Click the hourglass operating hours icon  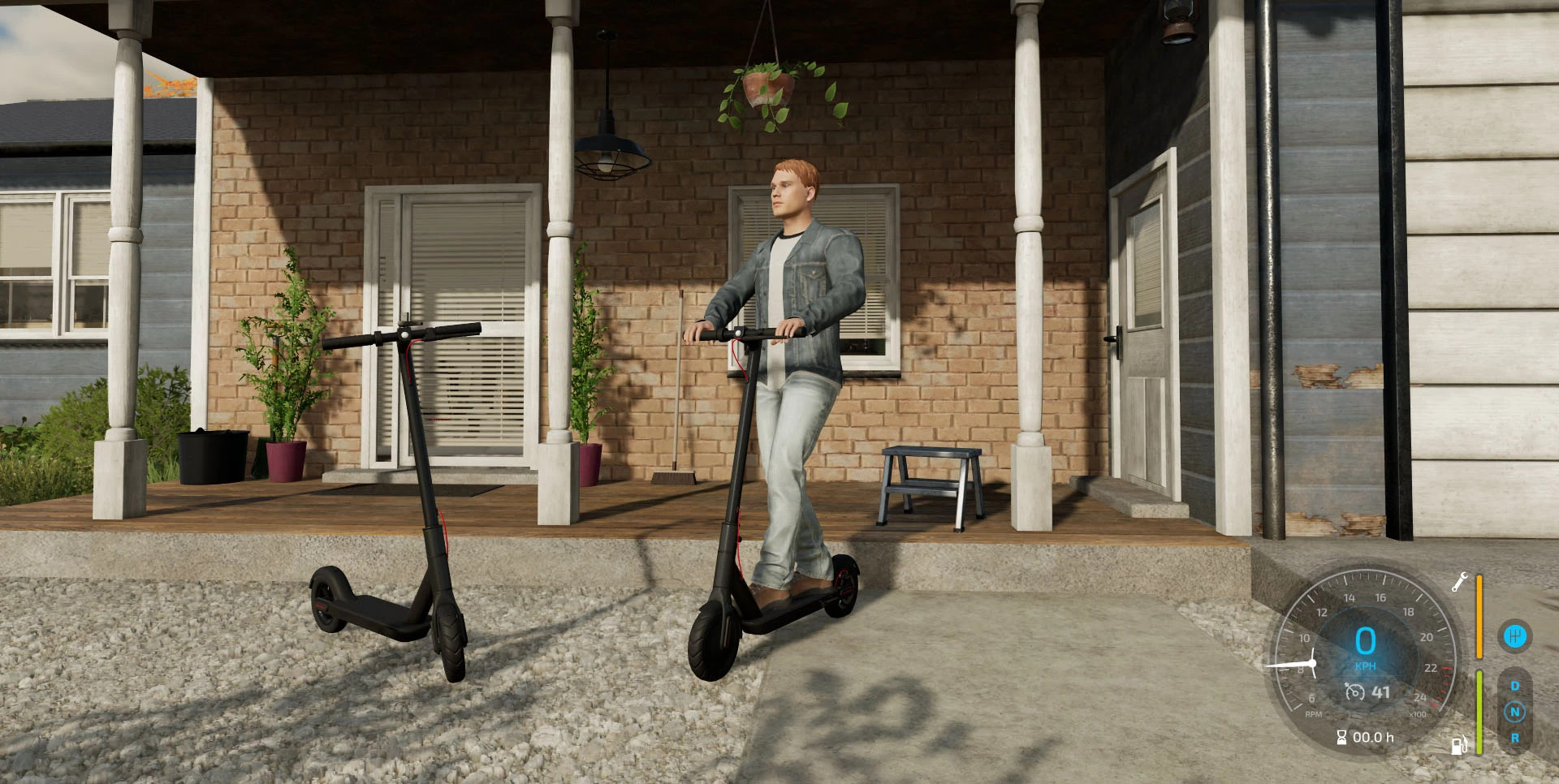point(1342,737)
